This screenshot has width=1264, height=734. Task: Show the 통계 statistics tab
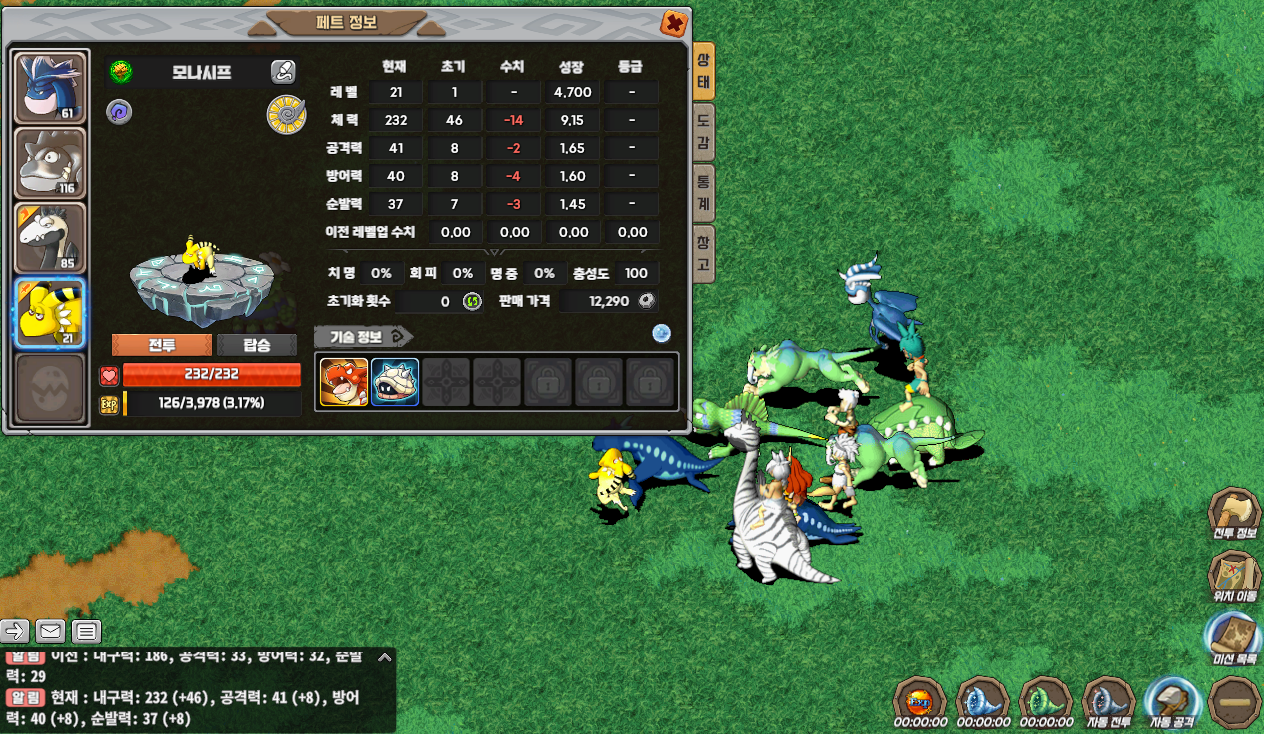coord(704,193)
